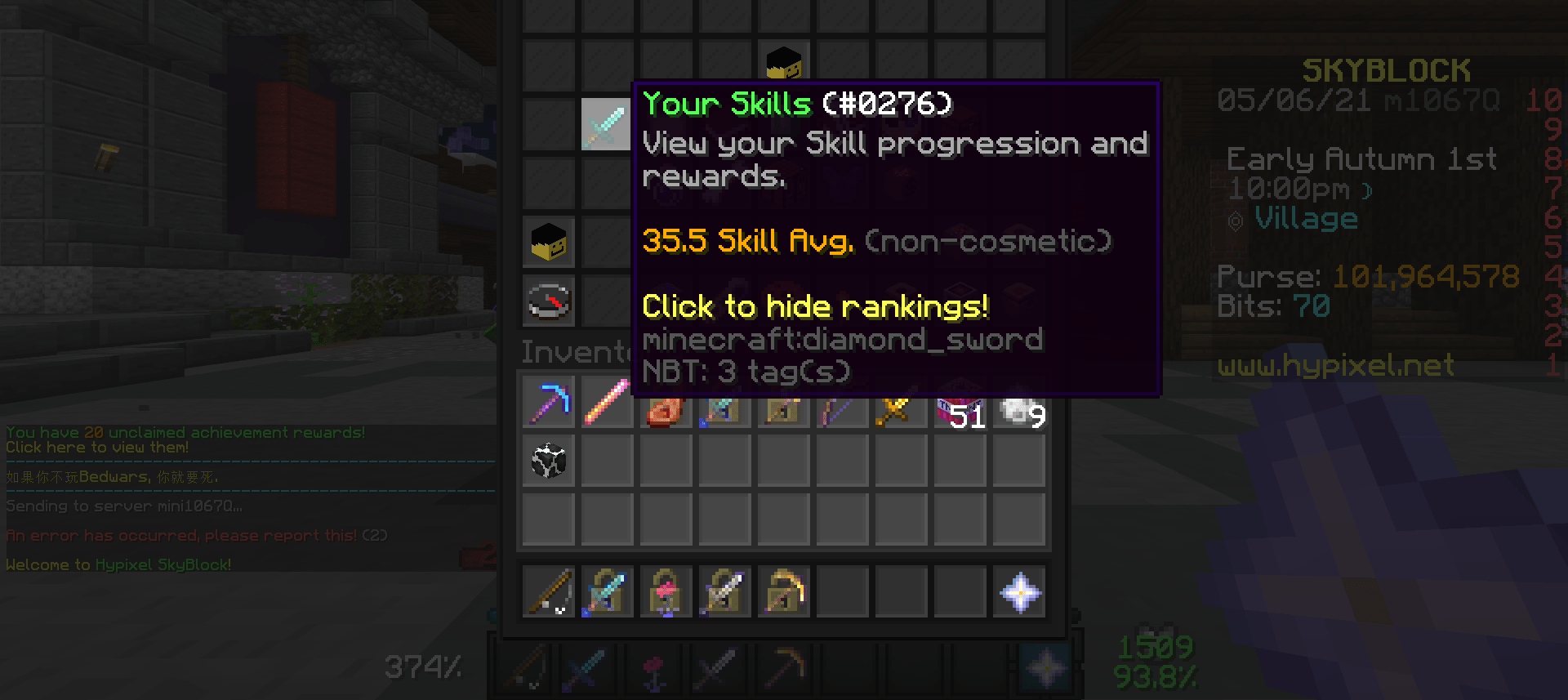Toggle the raw beef inventory item
This screenshot has width=1568, height=700.
[666, 401]
